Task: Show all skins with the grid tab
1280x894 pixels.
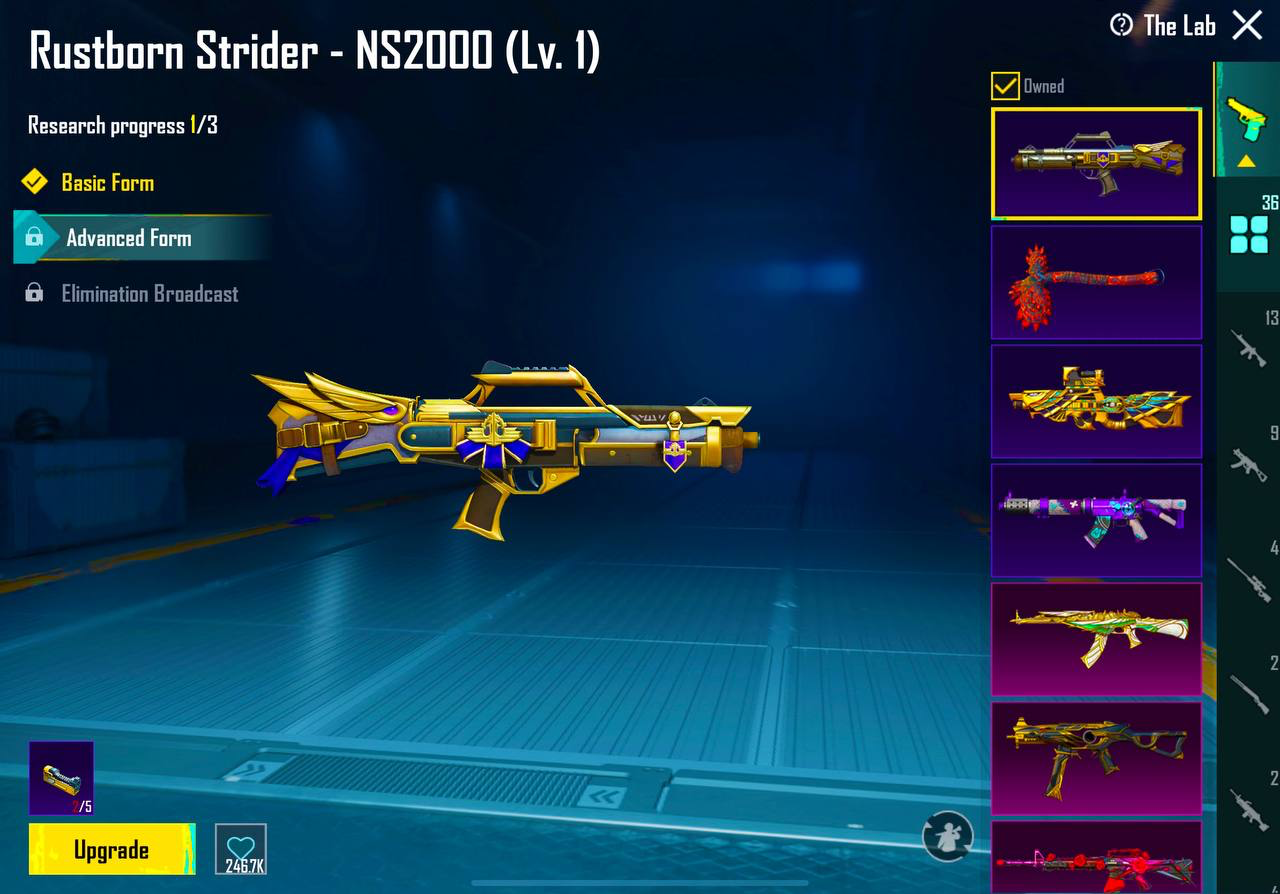Action: click(x=1248, y=235)
